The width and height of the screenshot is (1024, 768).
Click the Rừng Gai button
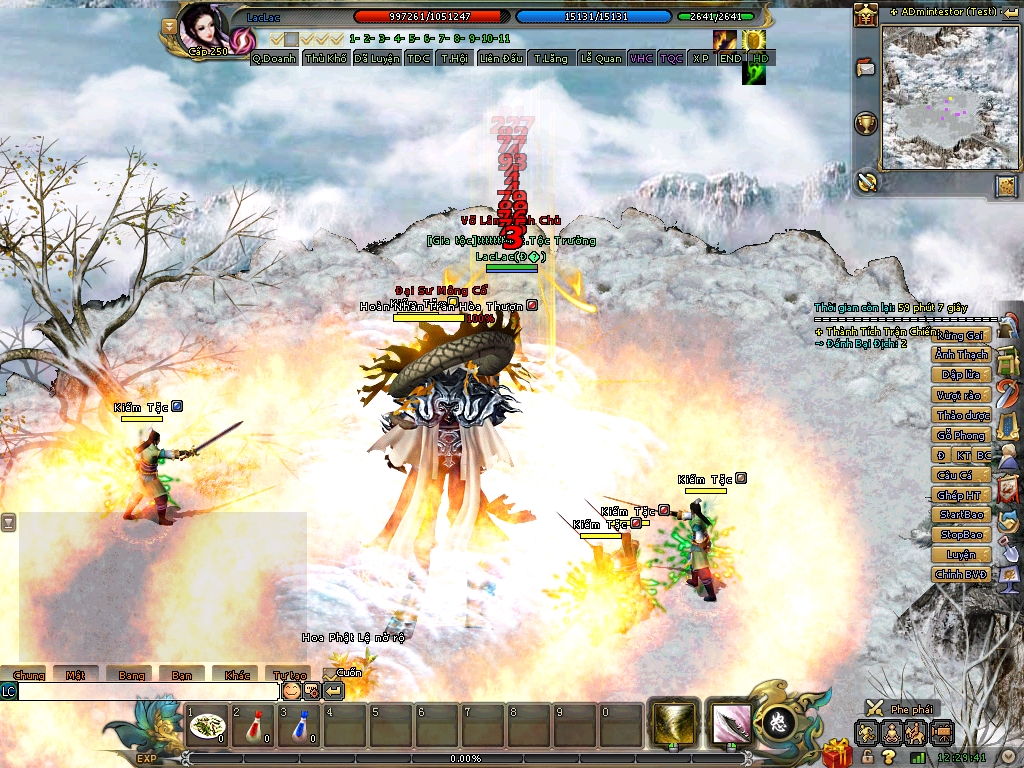coord(961,335)
